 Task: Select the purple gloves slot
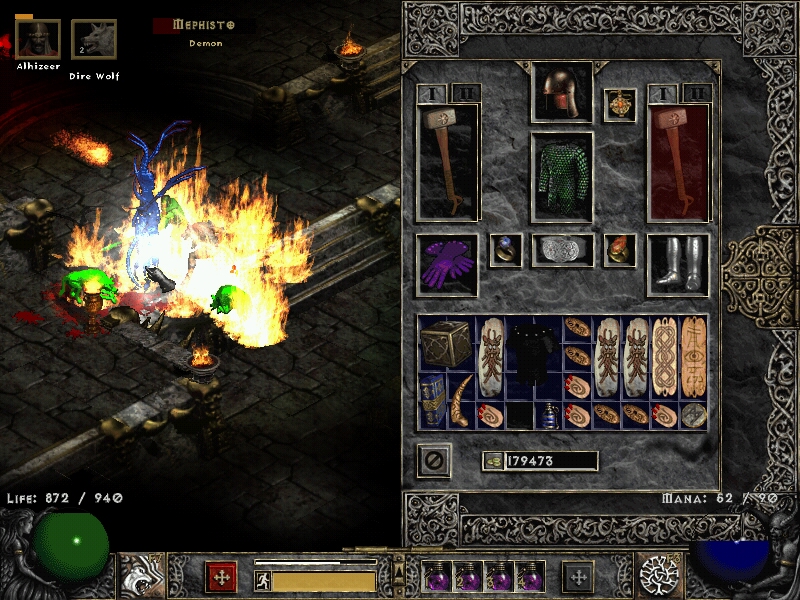click(x=446, y=264)
